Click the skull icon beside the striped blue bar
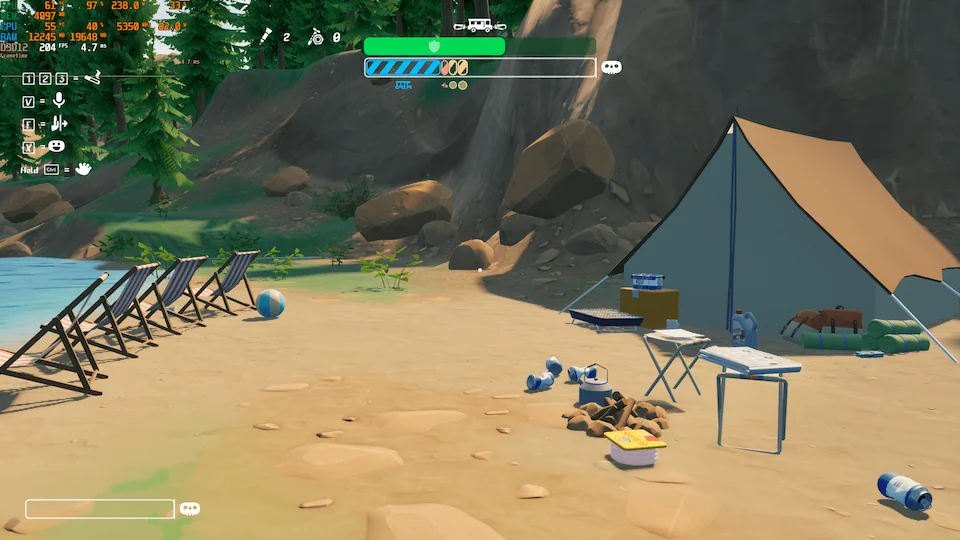This screenshot has height=540, width=960. [x=611, y=67]
